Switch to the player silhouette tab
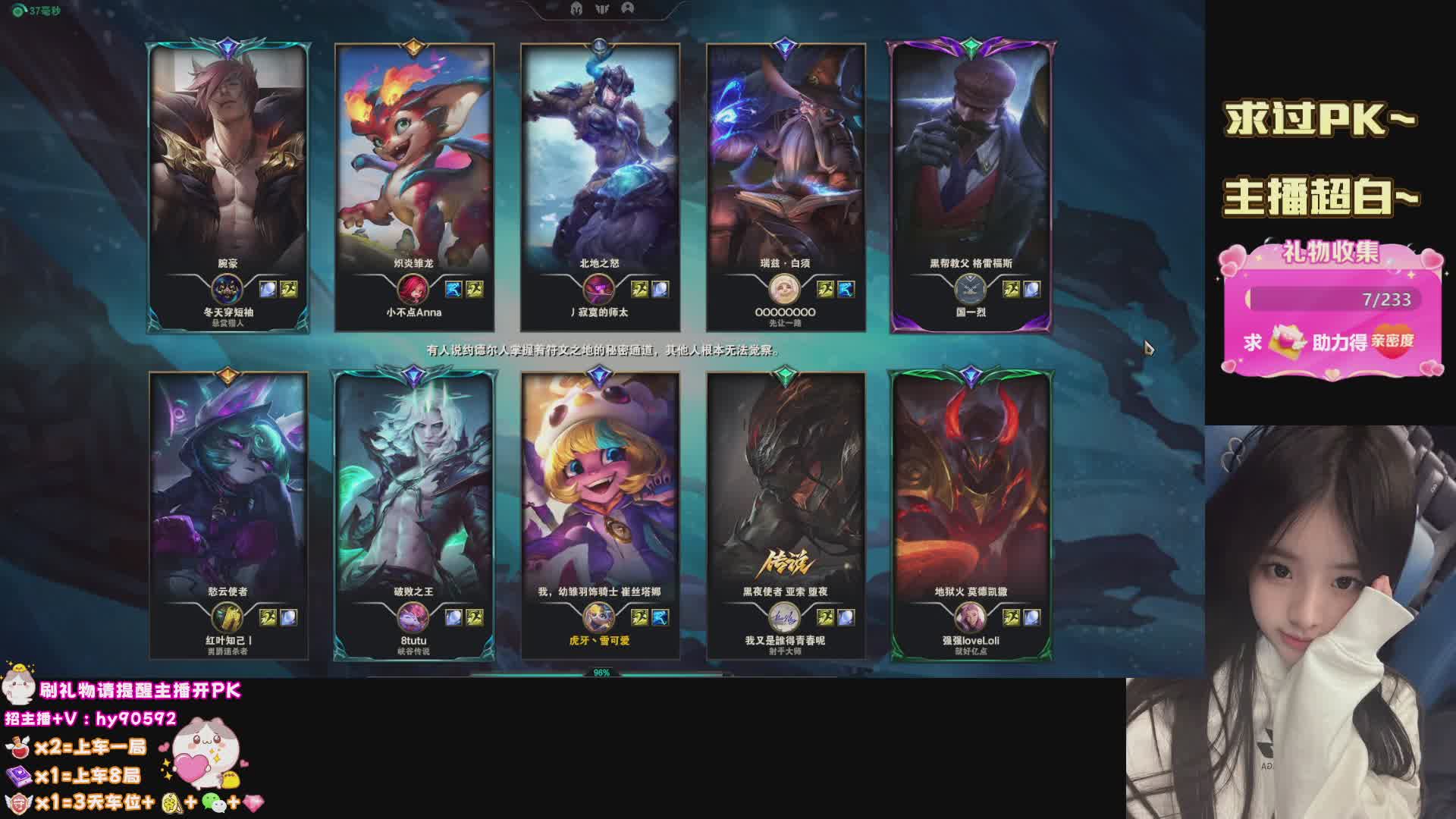 (627, 8)
